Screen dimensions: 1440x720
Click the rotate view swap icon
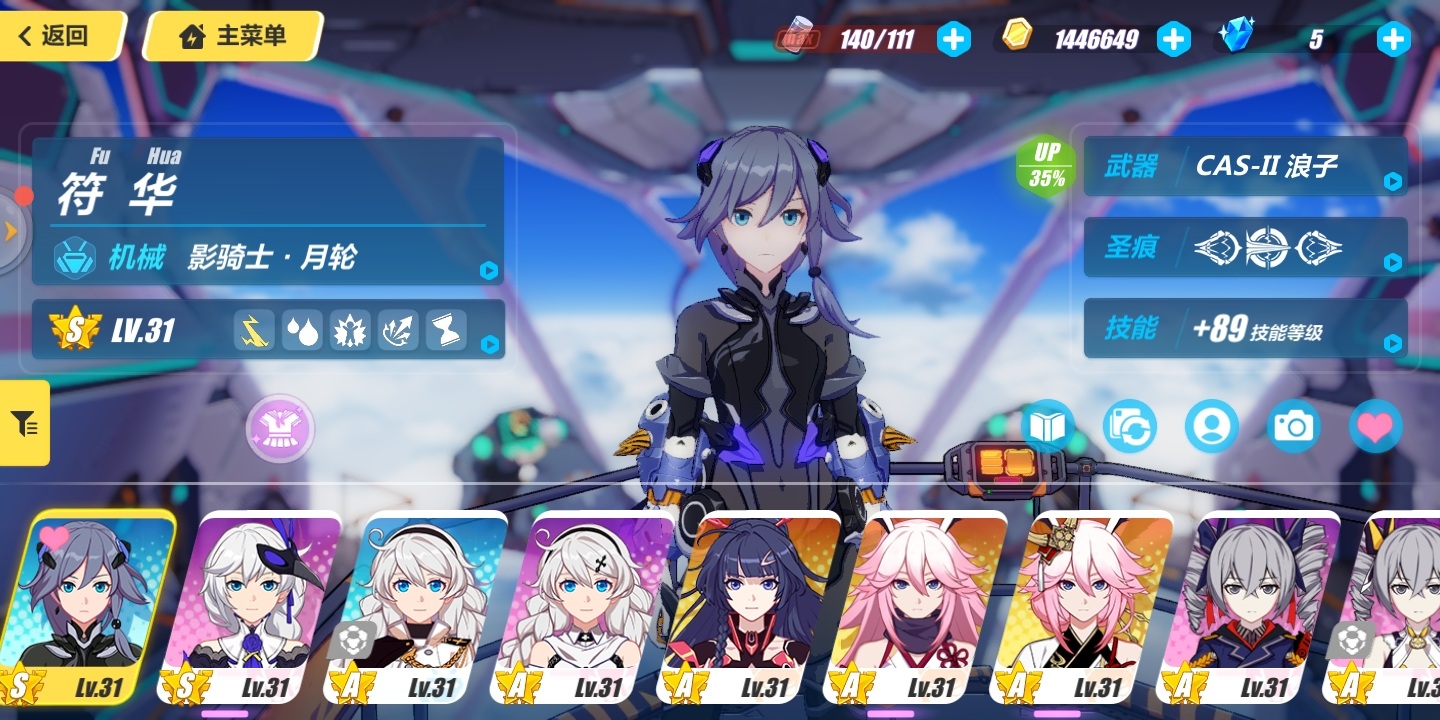pos(1129,427)
